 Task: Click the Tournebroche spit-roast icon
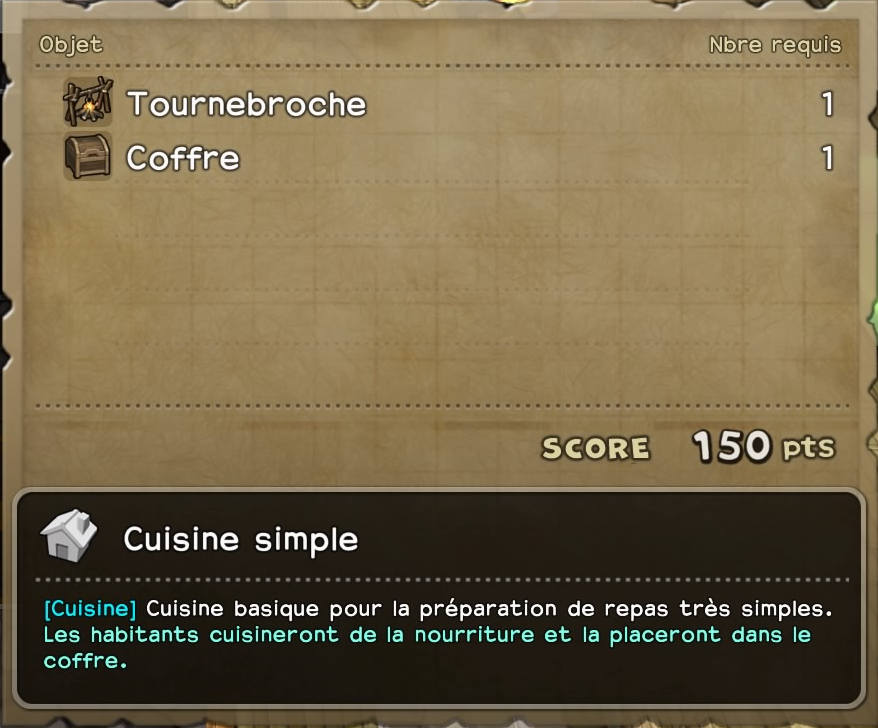[88, 102]
